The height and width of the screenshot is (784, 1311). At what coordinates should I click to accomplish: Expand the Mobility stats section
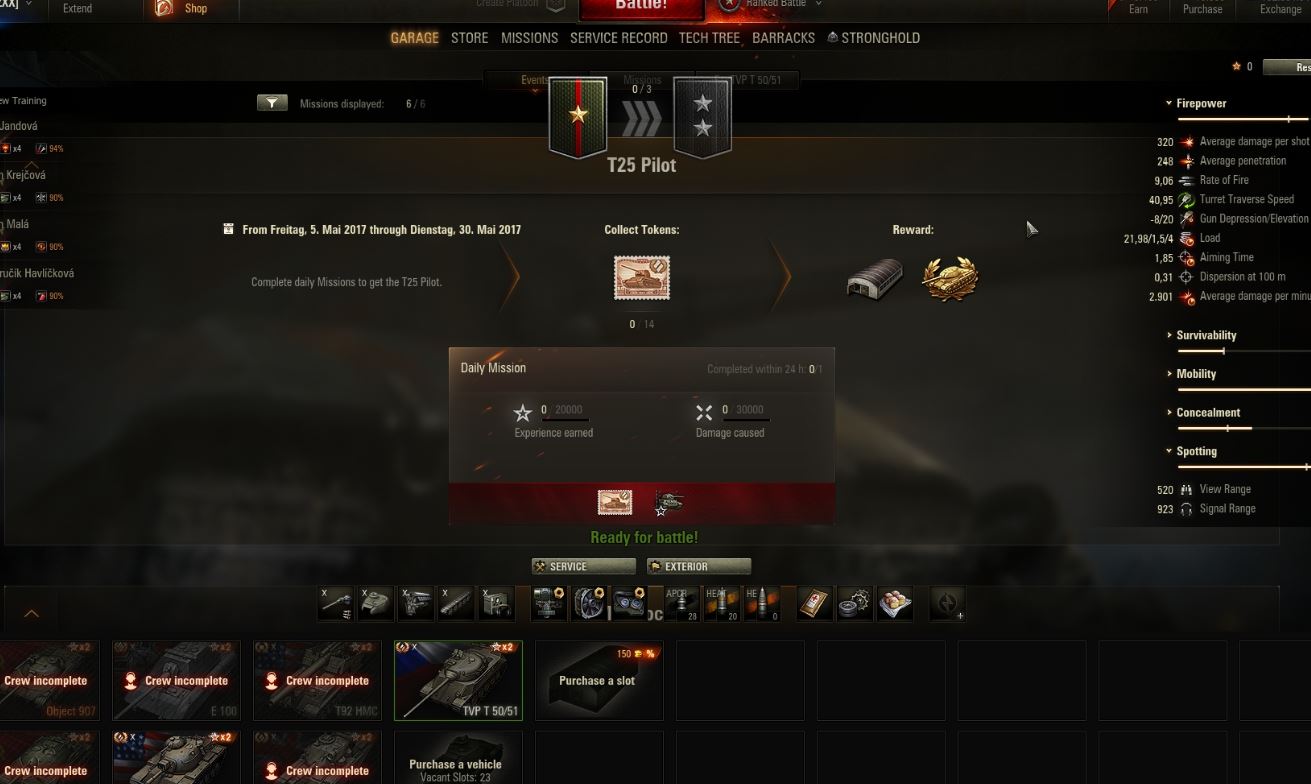1196,374
